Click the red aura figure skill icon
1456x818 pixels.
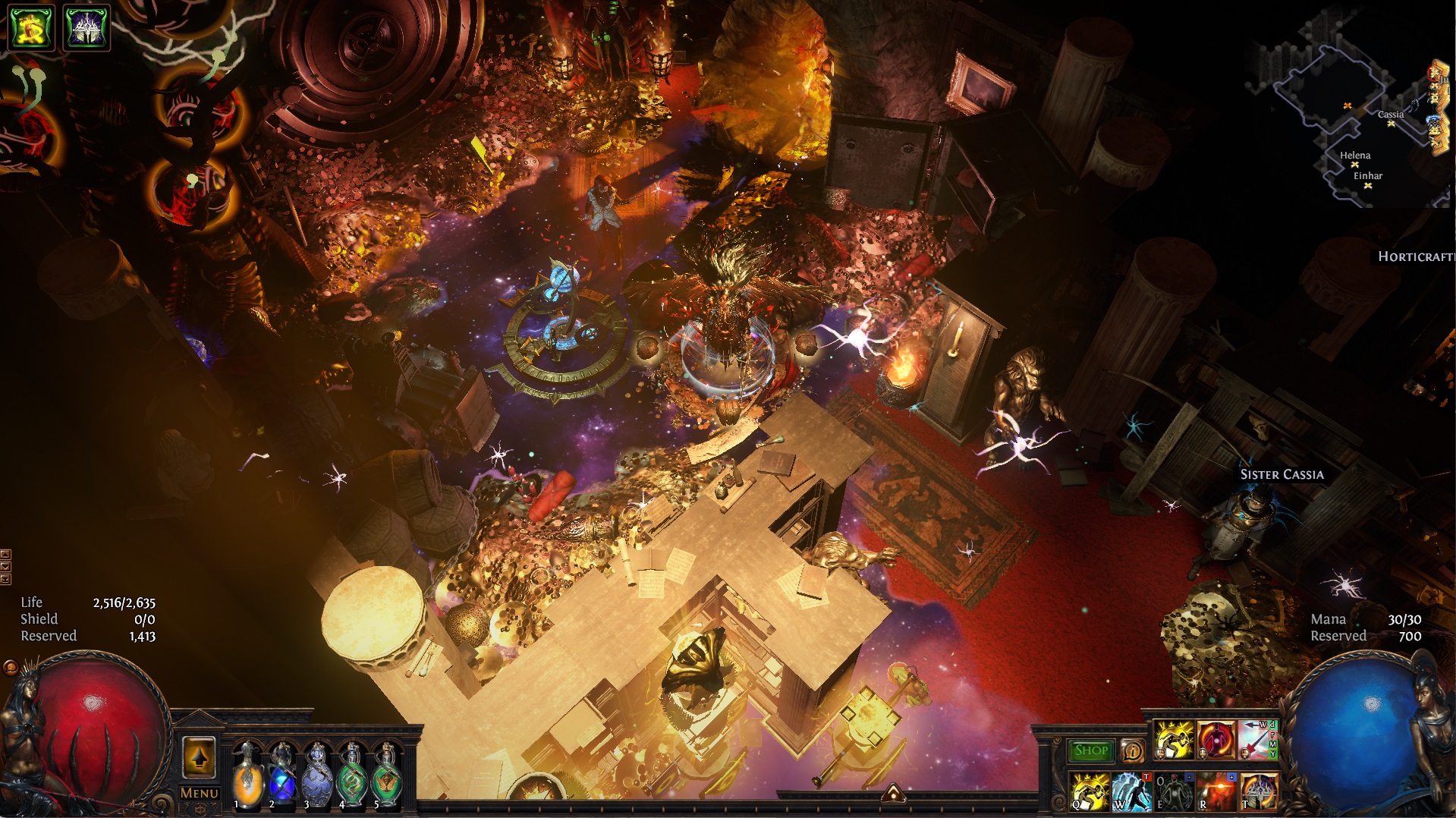1215,740
